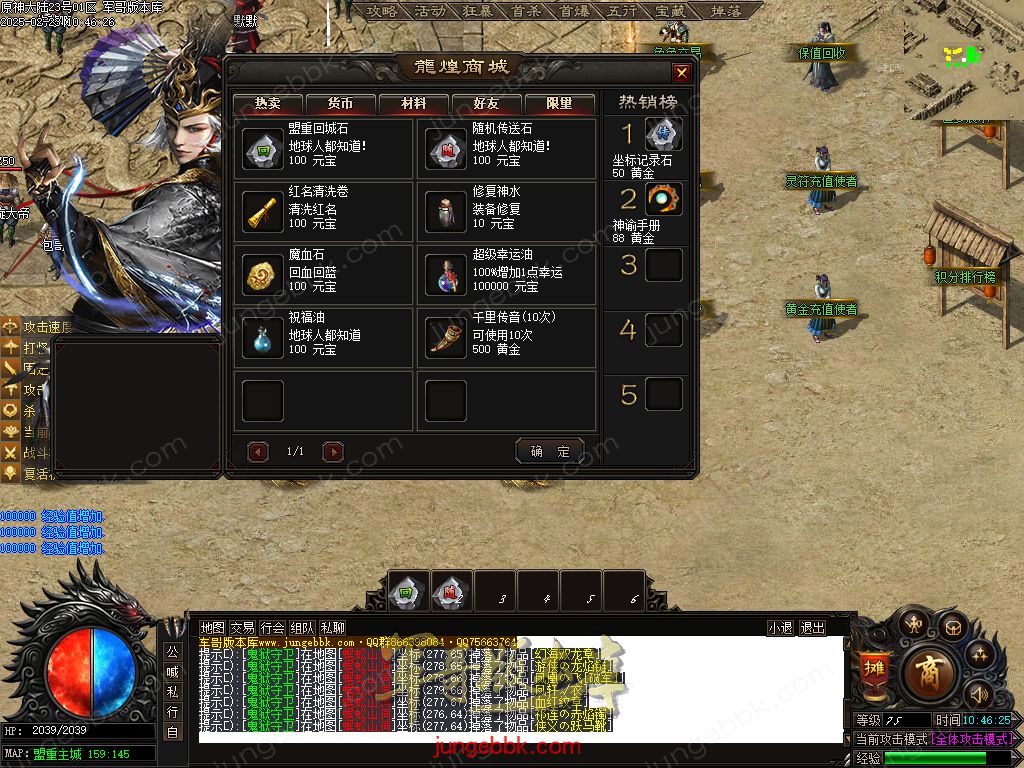Open the 宝藏 top menu entry

point(670,11)
